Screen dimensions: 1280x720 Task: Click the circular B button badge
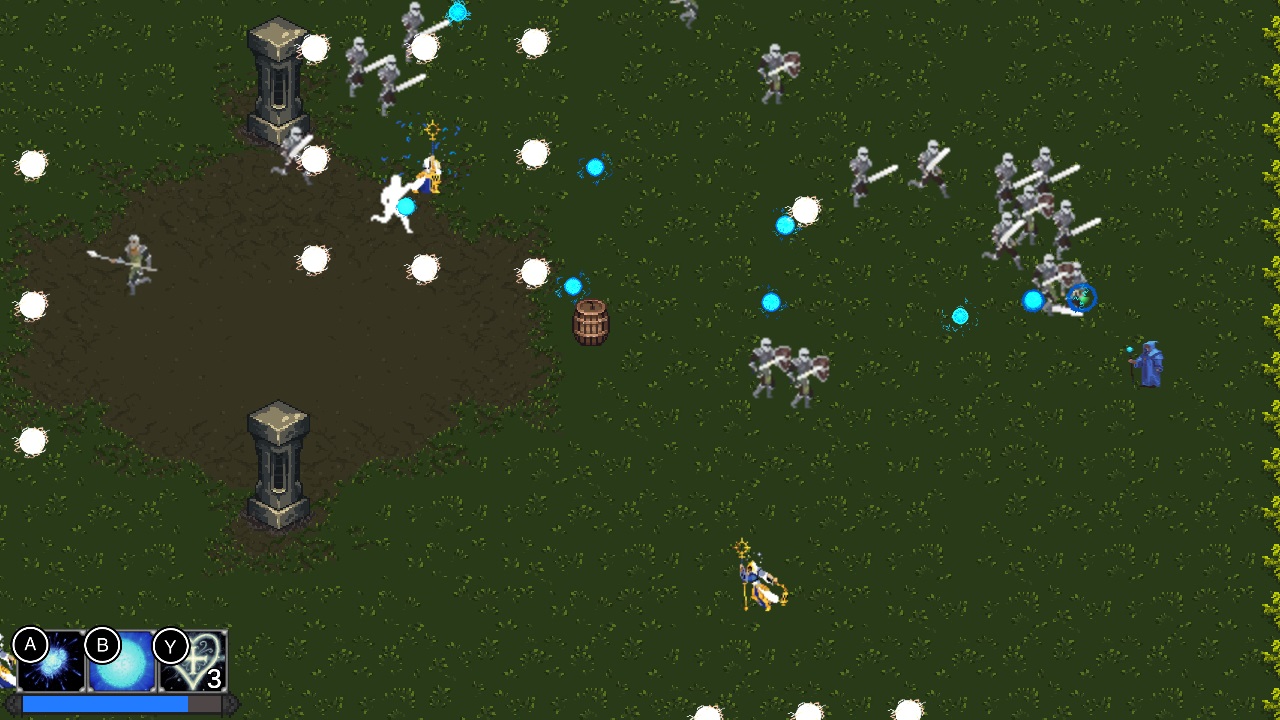tap(100, 646)
